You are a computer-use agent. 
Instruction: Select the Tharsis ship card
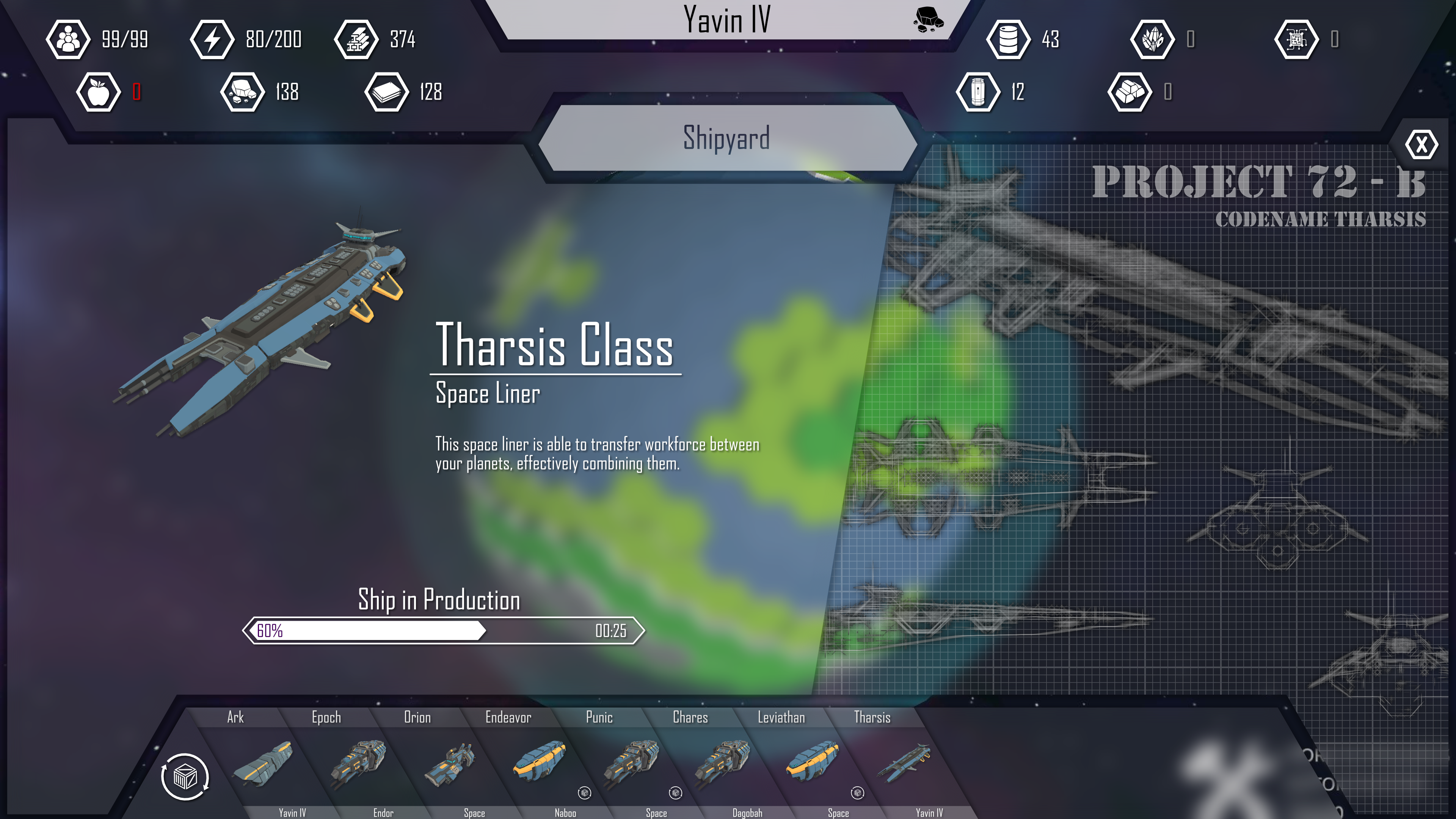click(903, 763)
